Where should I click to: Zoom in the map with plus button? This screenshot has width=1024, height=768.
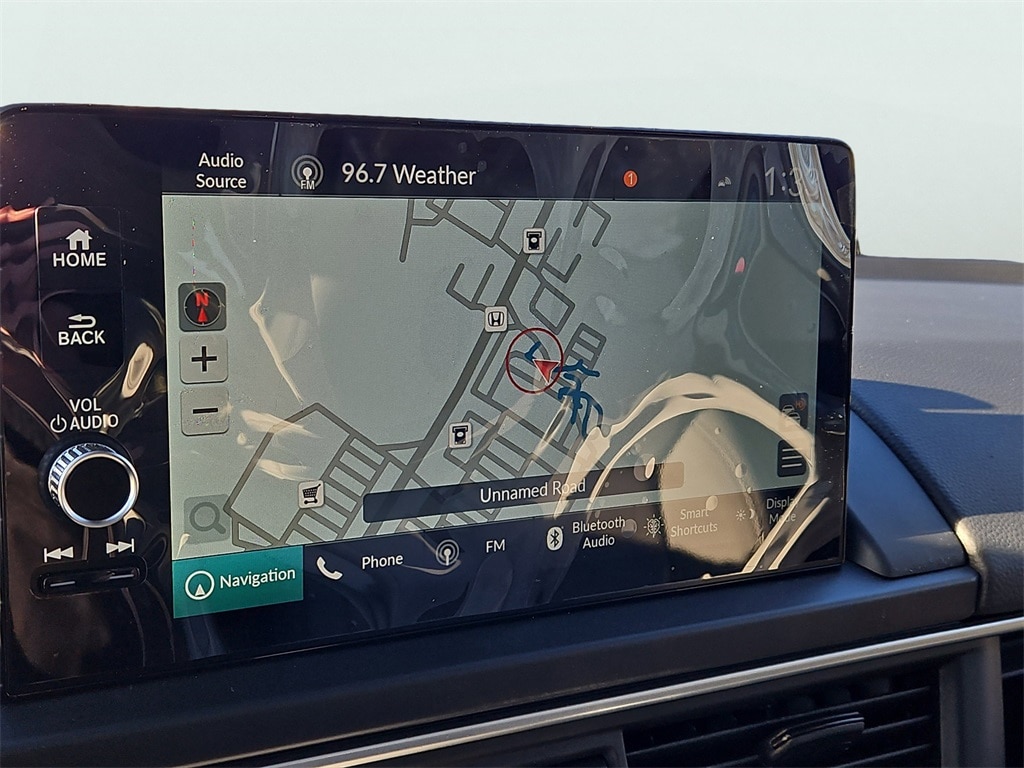[x=204, y=359]
